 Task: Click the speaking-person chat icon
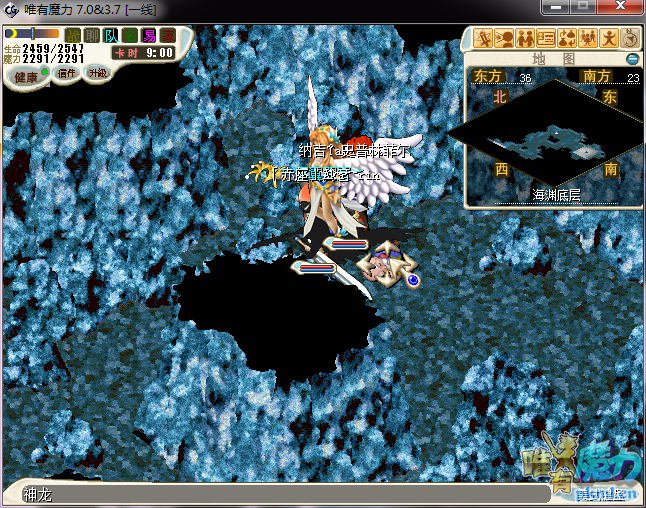tap(505, 39)
